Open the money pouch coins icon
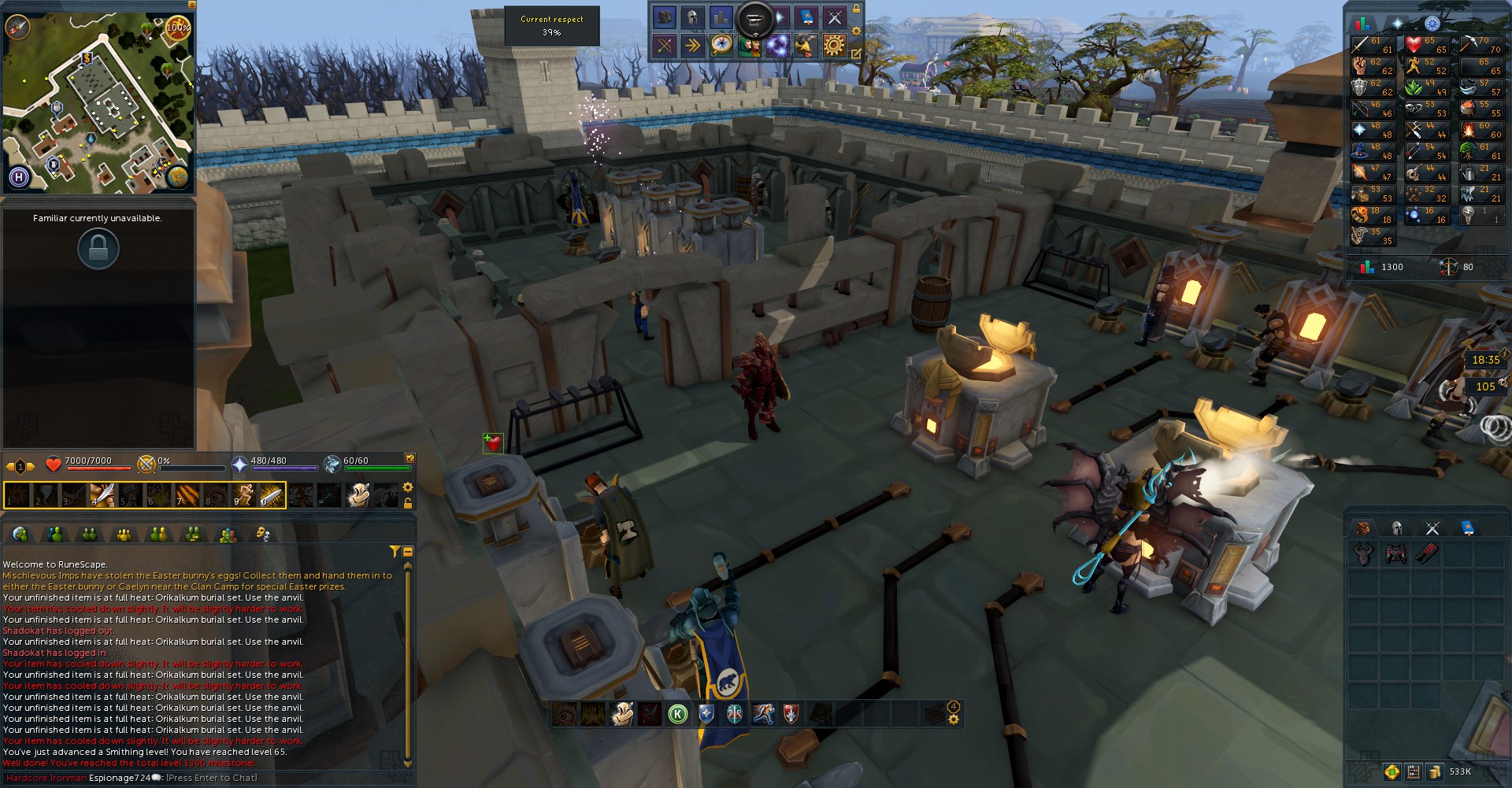Screen dimensions: 1512x788 click(x=1435, y=771)
